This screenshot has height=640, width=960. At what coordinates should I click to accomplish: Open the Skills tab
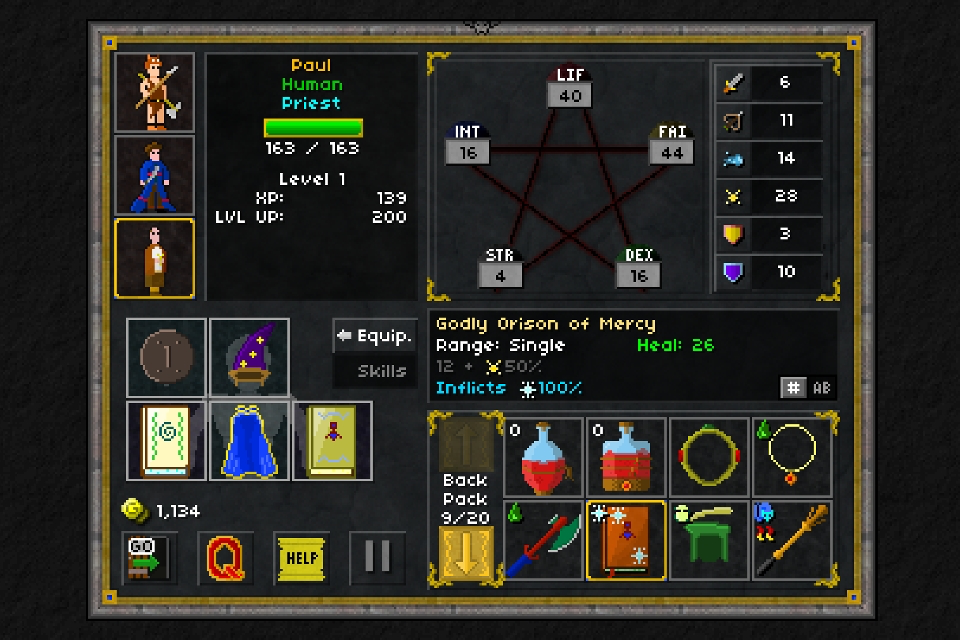coord(375,371)
